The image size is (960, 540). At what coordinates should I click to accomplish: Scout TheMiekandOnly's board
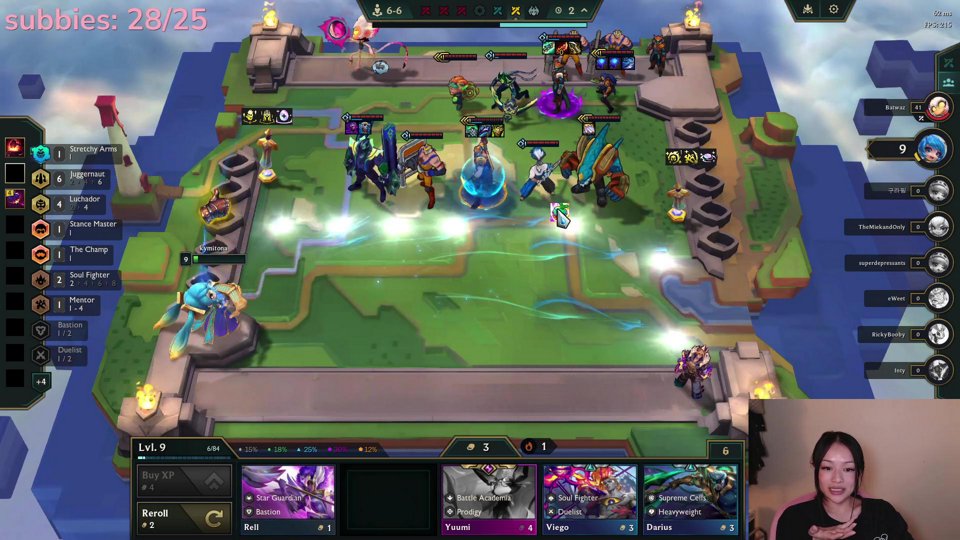938,227
